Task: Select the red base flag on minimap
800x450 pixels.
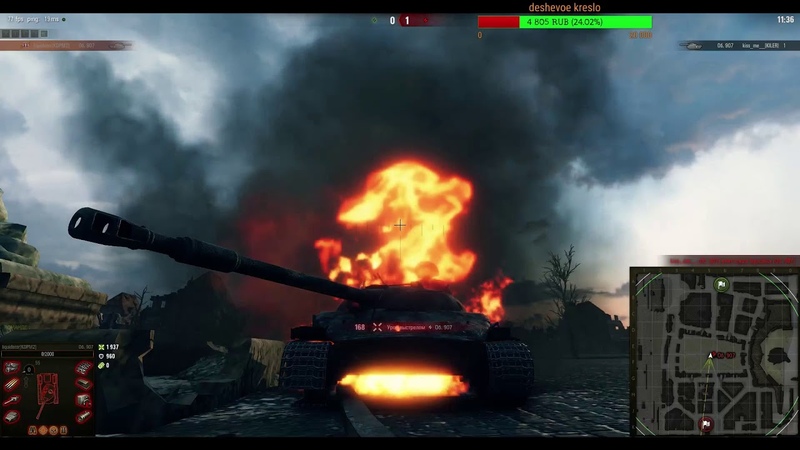Action: click(707, 423)
